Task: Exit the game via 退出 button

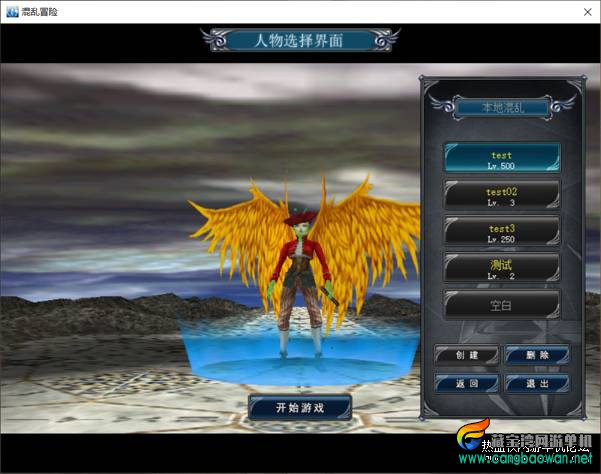Action: pyautogui.click(x=537, y=383)
